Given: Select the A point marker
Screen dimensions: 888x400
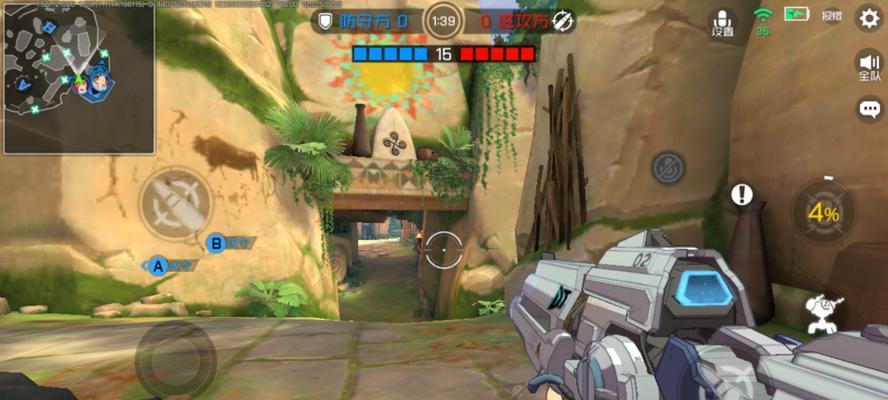Looking at the screenshot, I should pyautogui.click(x=158, y=266).
